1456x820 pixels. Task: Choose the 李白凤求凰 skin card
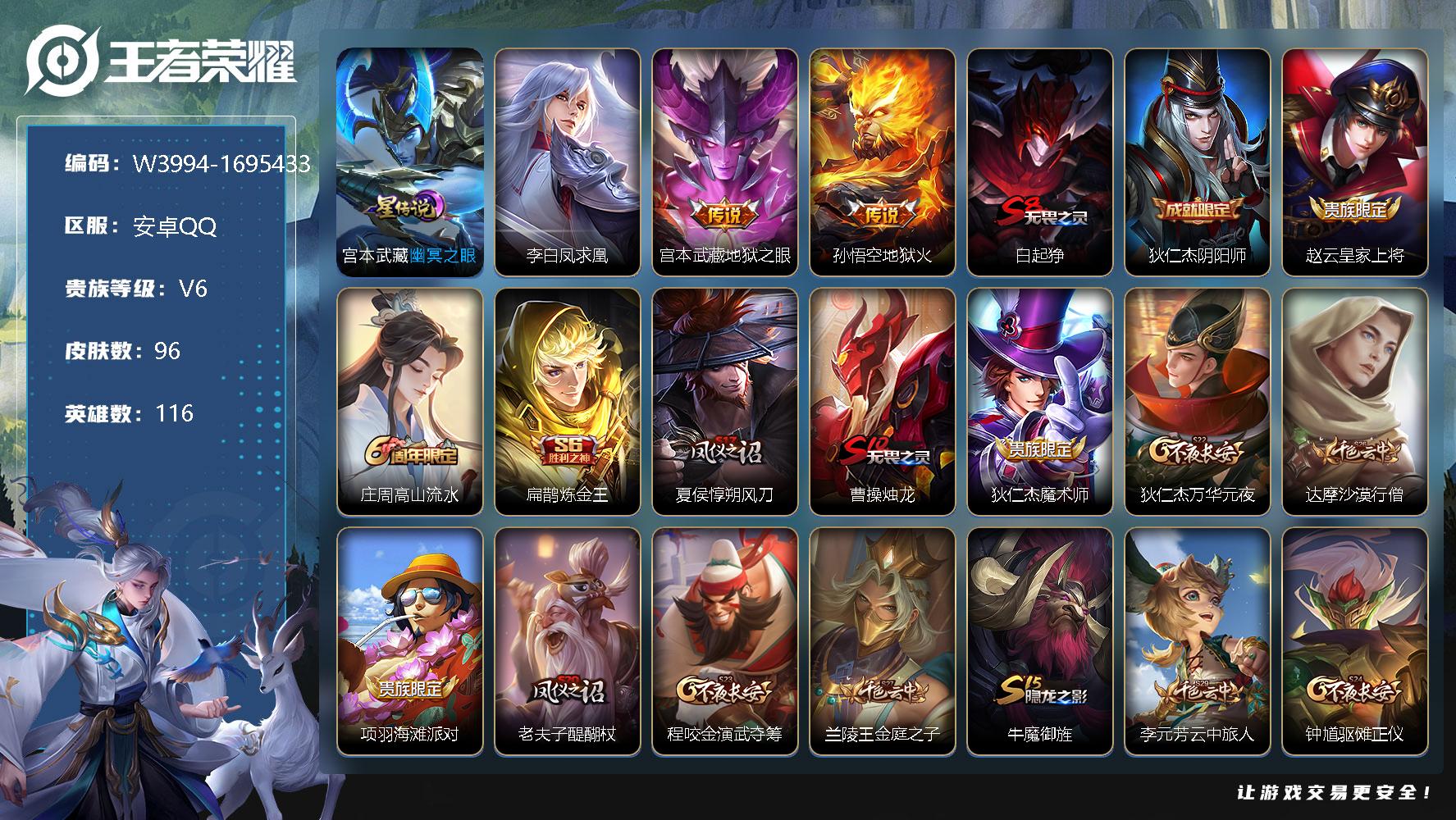(567, 162)
